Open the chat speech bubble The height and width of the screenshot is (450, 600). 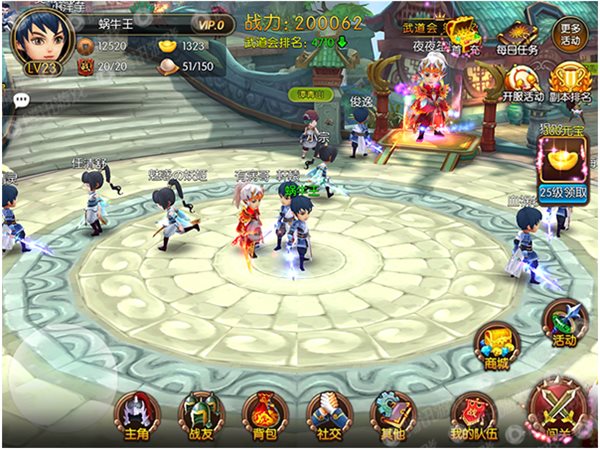[20, 99]
